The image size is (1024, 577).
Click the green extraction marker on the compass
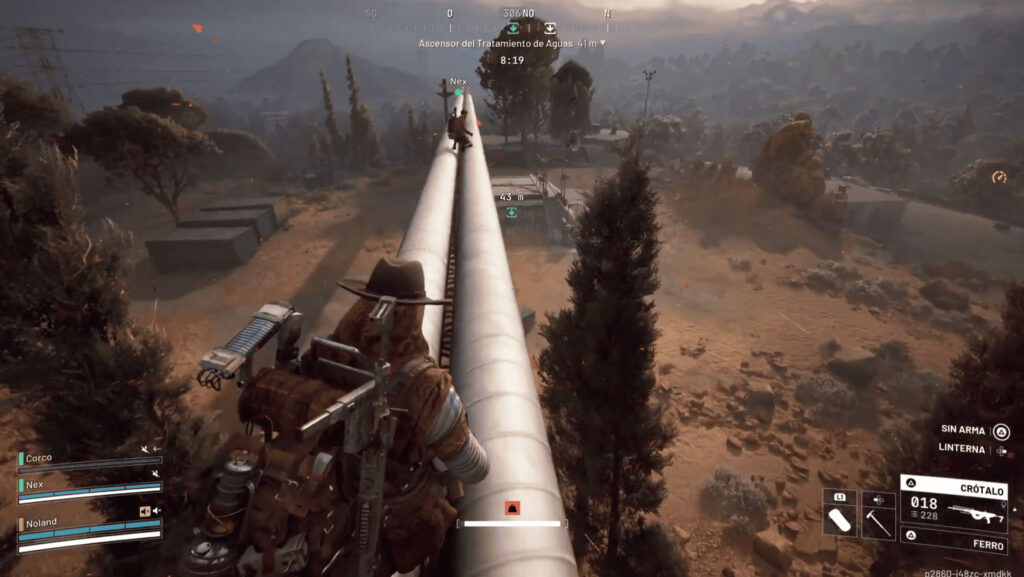point(514,28)
